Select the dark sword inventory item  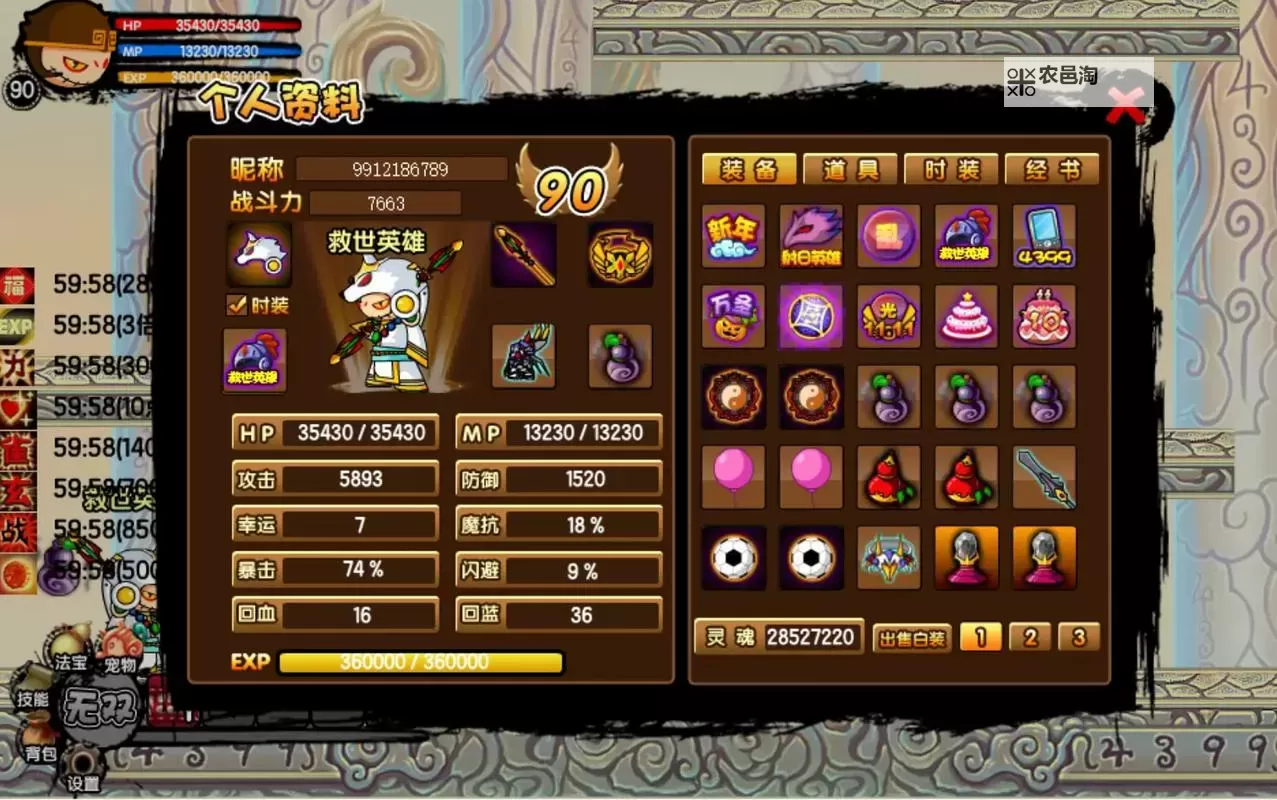pos(1044,477)
